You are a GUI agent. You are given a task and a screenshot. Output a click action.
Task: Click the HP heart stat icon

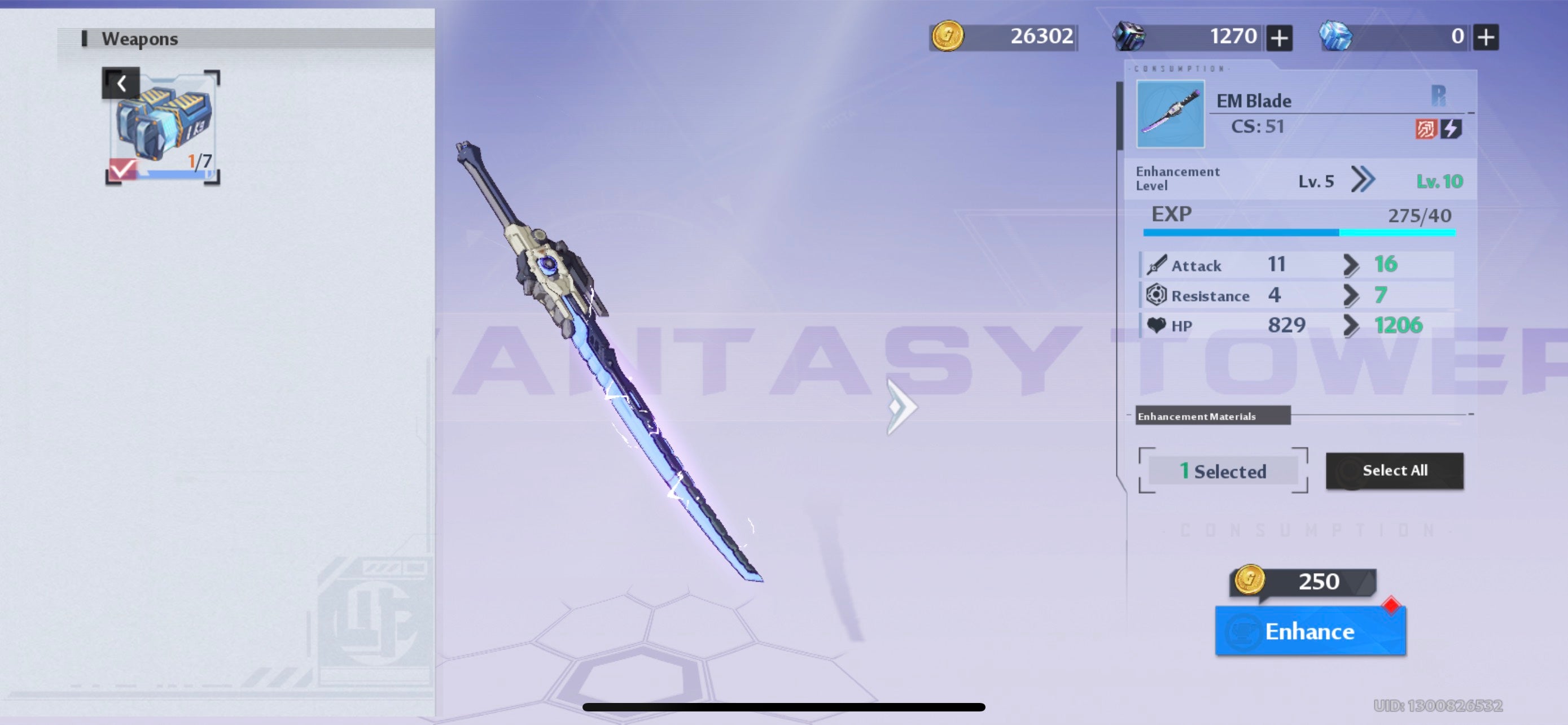[1156, 325]
